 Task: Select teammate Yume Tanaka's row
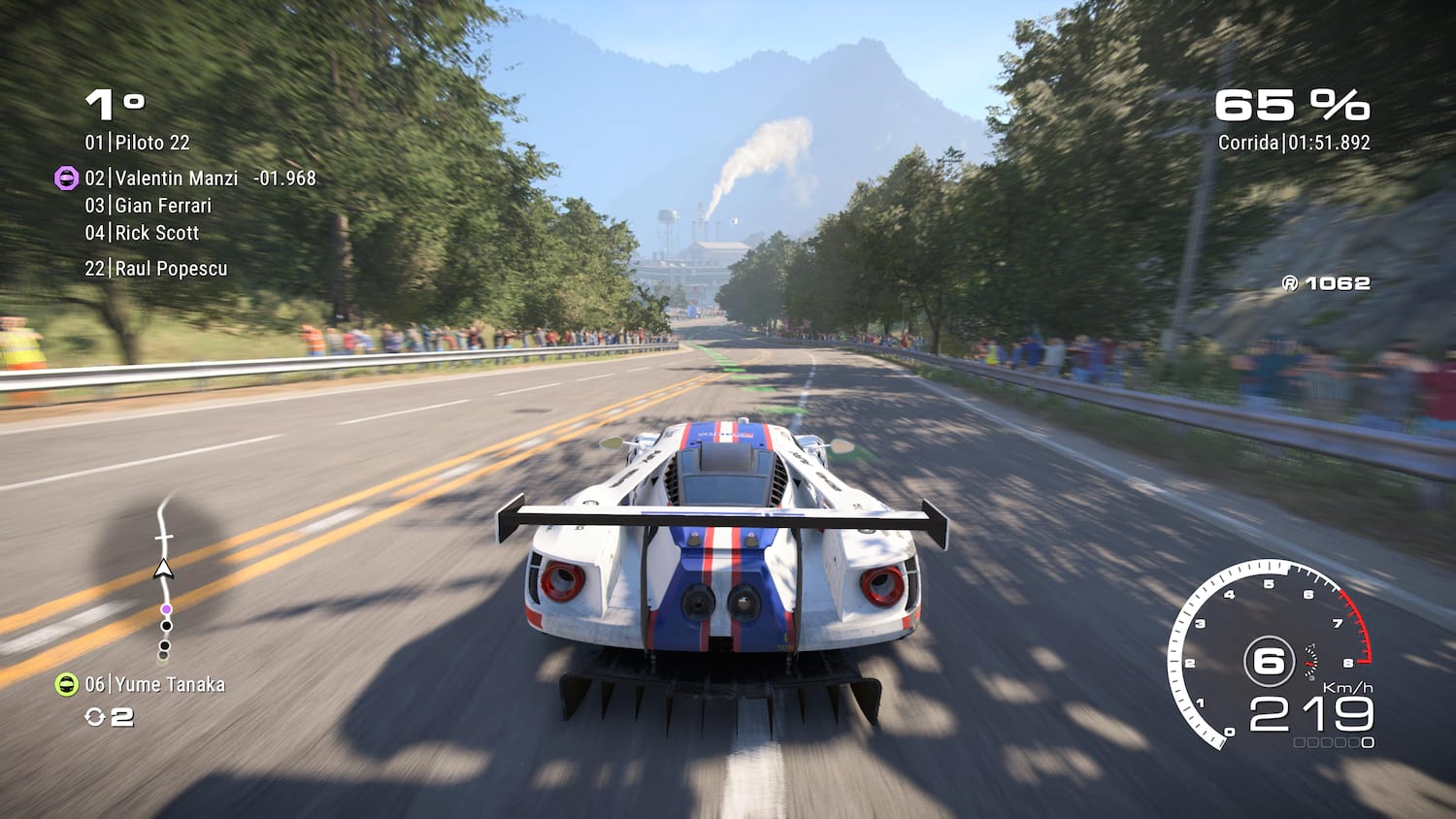click(x=155, y=685)
